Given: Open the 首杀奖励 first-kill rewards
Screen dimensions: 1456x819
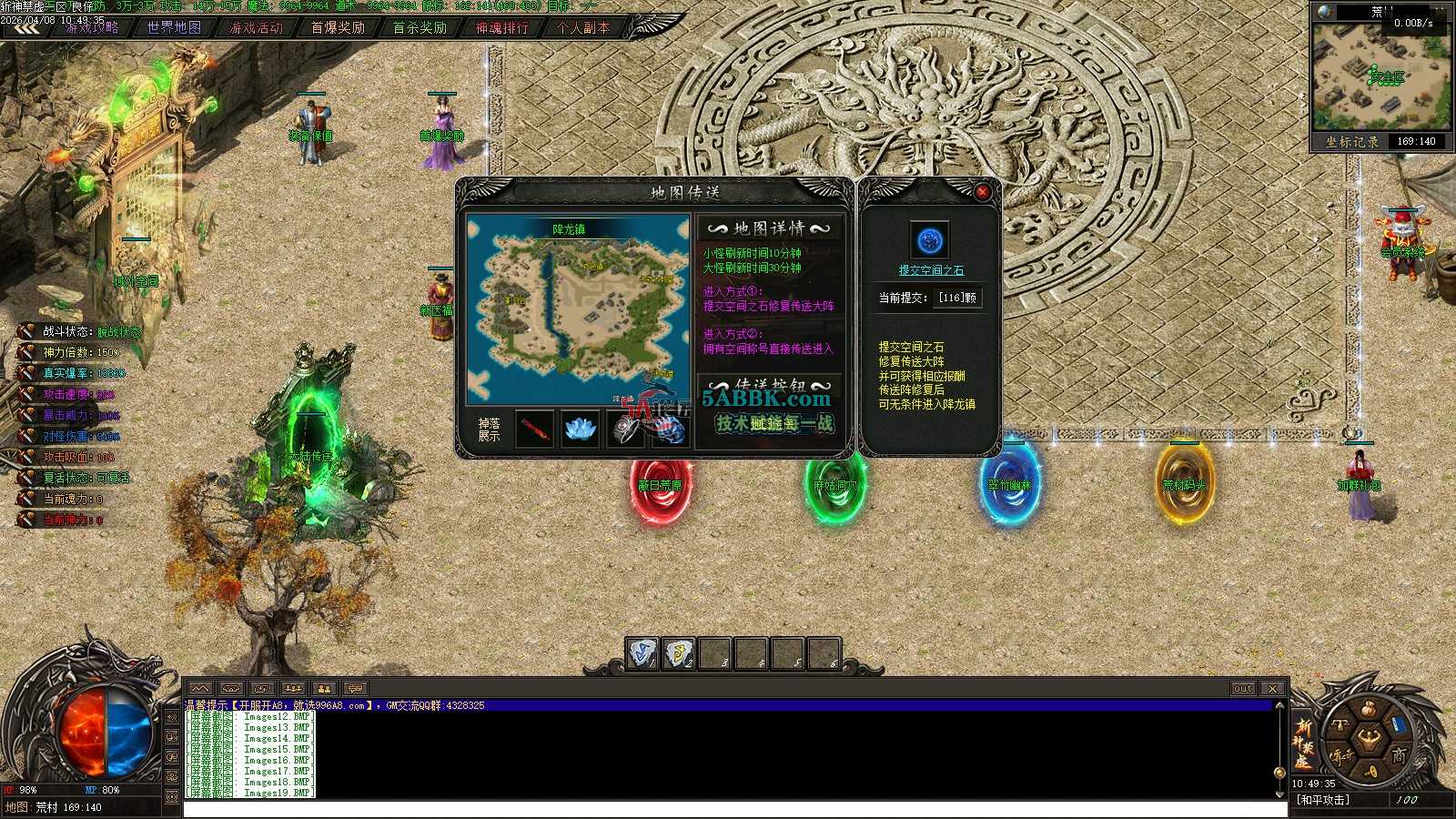Looking at the screenshot, I should (x=420, y=28).
